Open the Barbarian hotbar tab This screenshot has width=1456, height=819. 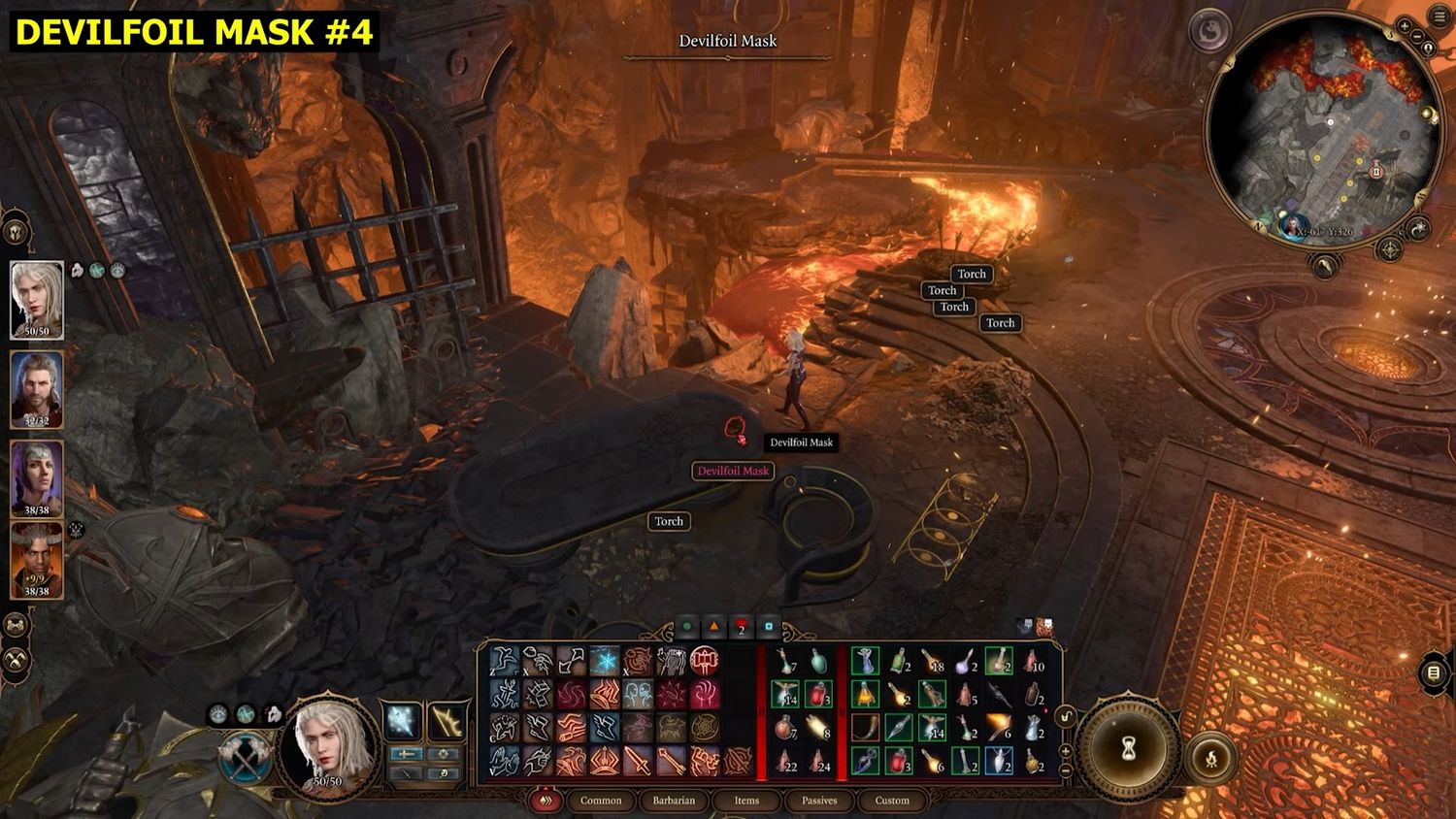click(x=674, y=801)
